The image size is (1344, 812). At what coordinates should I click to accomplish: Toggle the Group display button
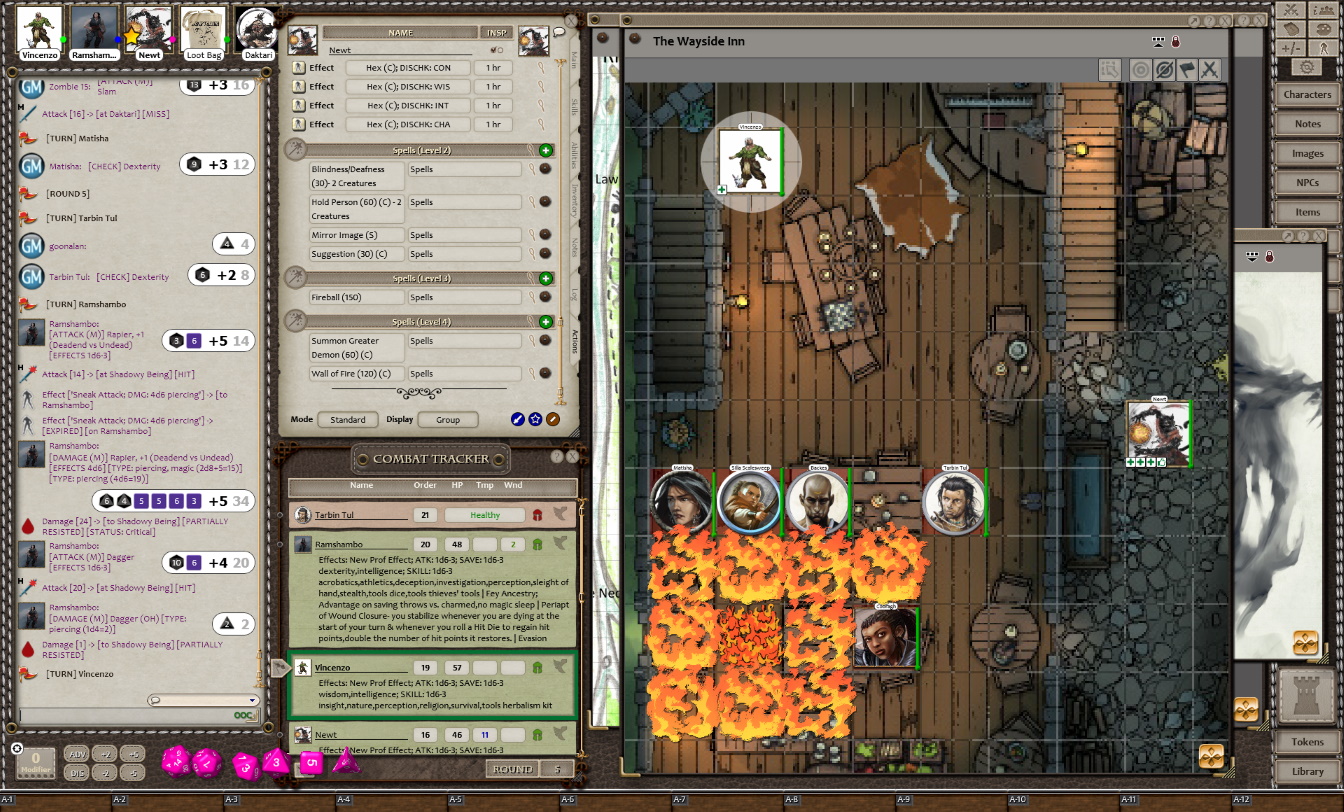pyautogui.click(x=447, y=420)
